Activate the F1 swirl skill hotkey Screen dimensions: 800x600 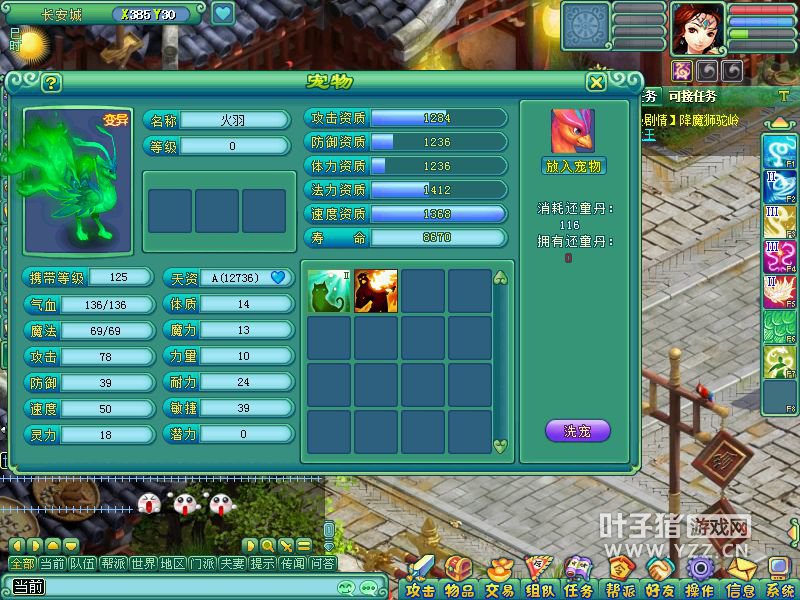779,151
